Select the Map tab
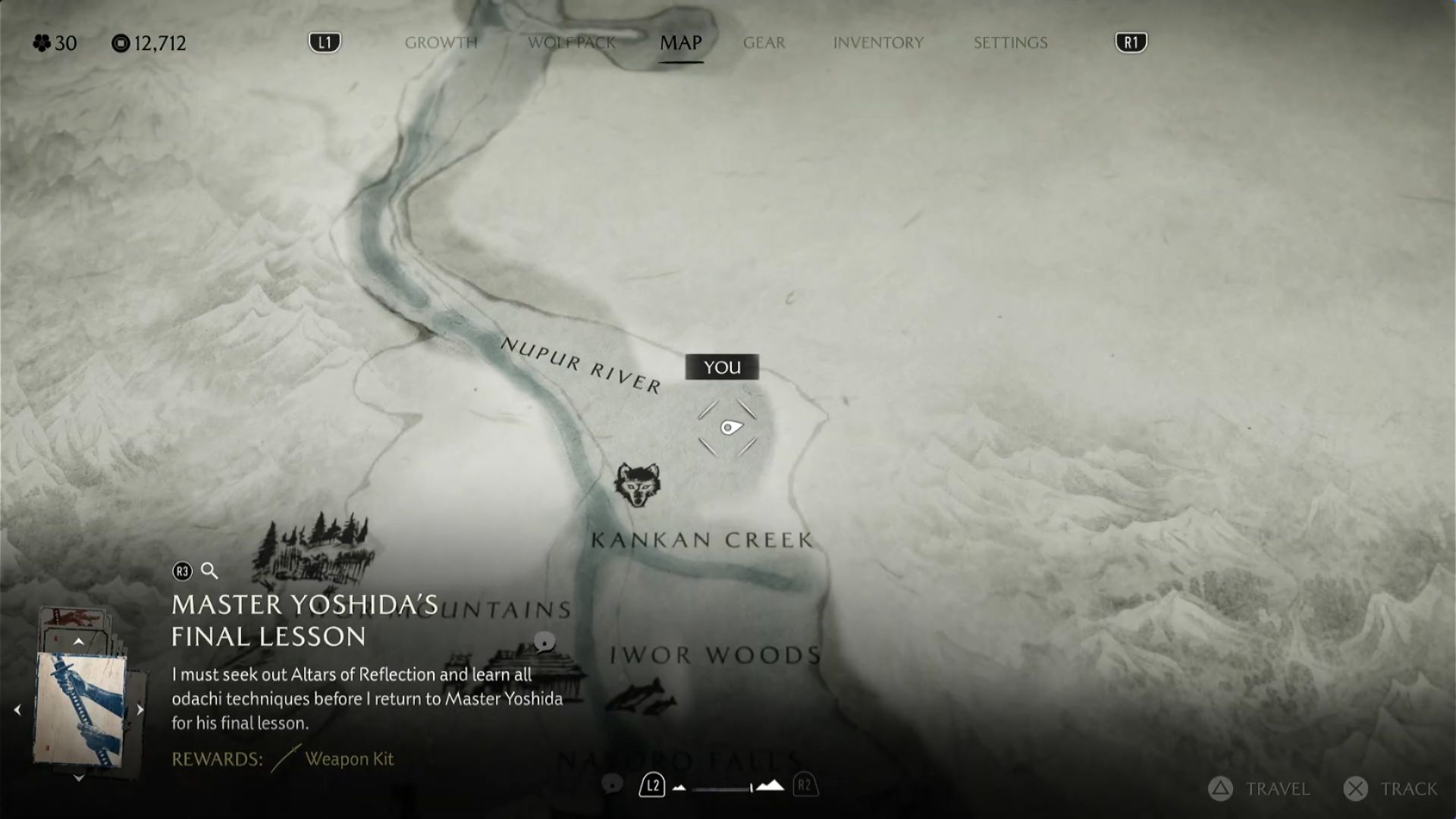The image size is (1456, 819). coord(680,42)
